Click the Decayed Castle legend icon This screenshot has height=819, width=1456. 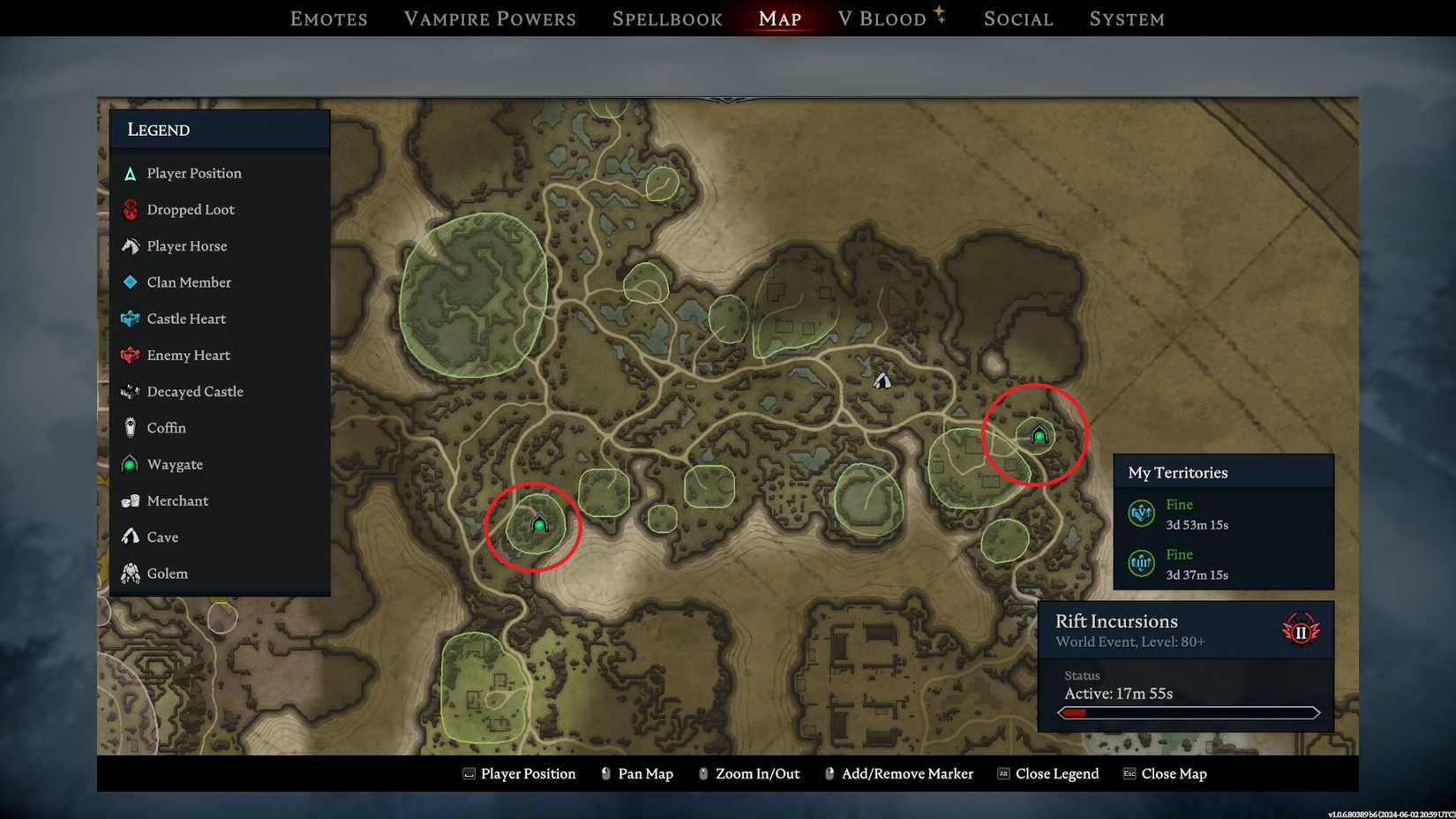(130, 391)
